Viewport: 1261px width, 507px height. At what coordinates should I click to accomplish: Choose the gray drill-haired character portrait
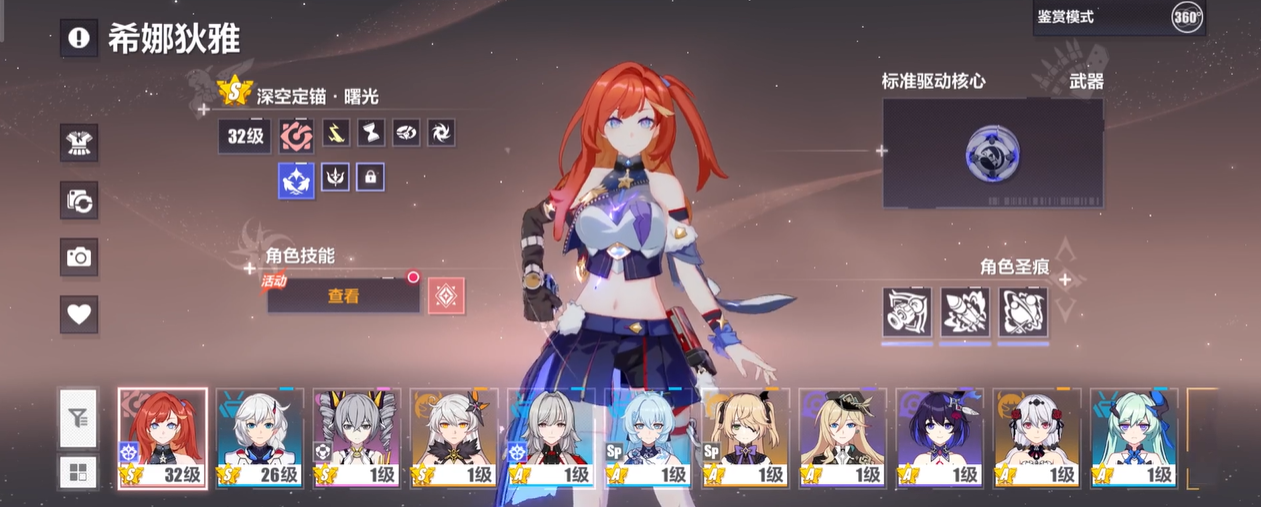(x=357, y=438)
